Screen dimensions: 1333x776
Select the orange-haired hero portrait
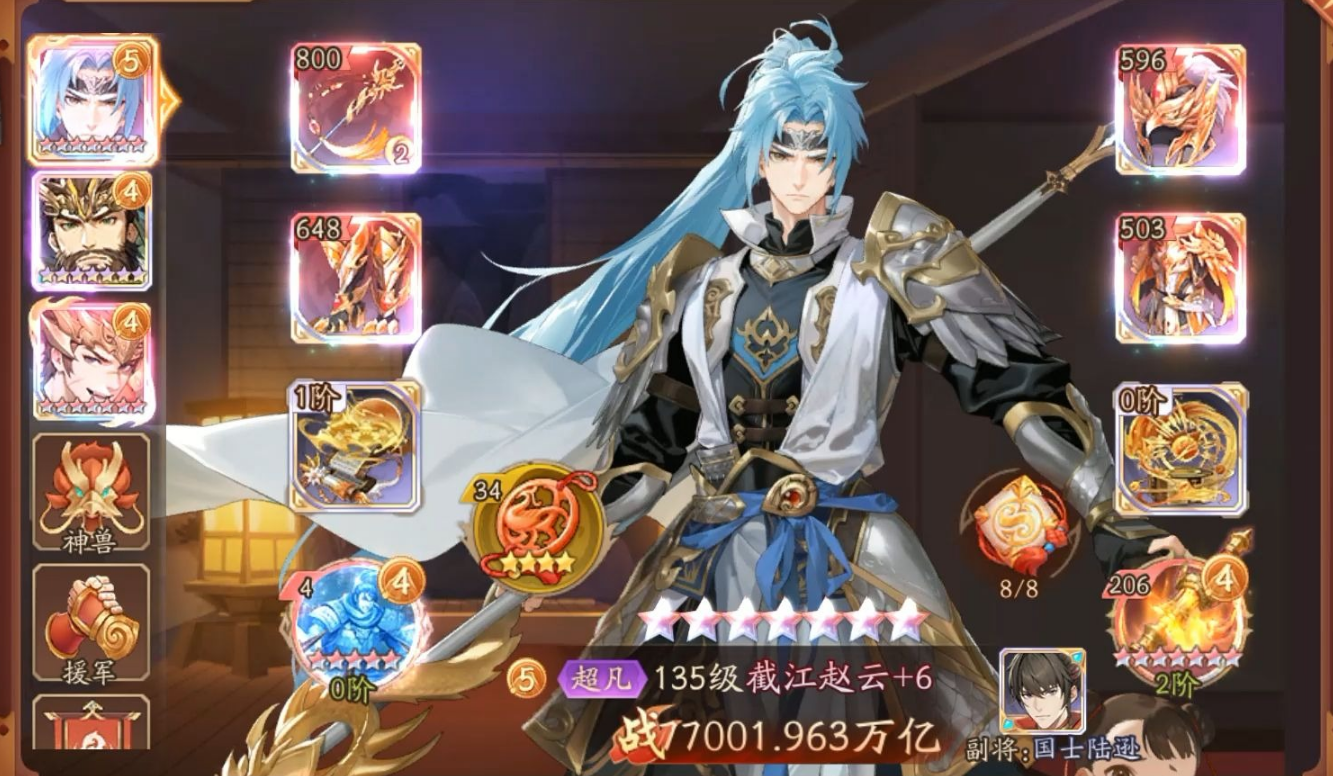coord(90,355)
